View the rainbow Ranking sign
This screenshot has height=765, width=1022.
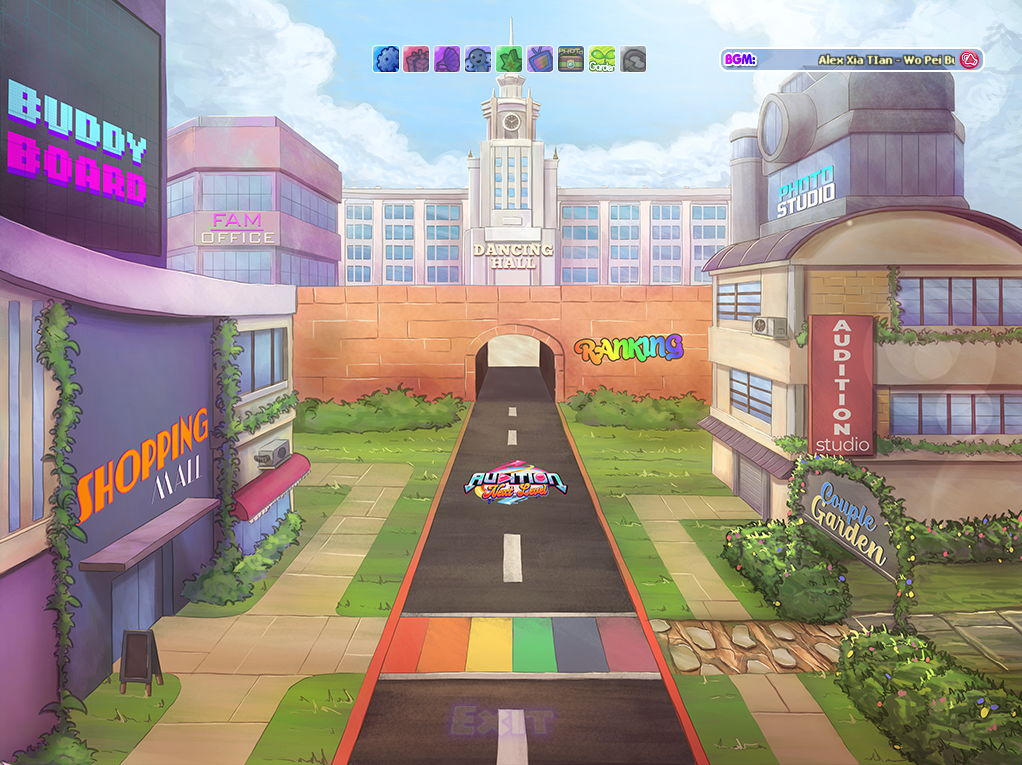tap(629, 349)
